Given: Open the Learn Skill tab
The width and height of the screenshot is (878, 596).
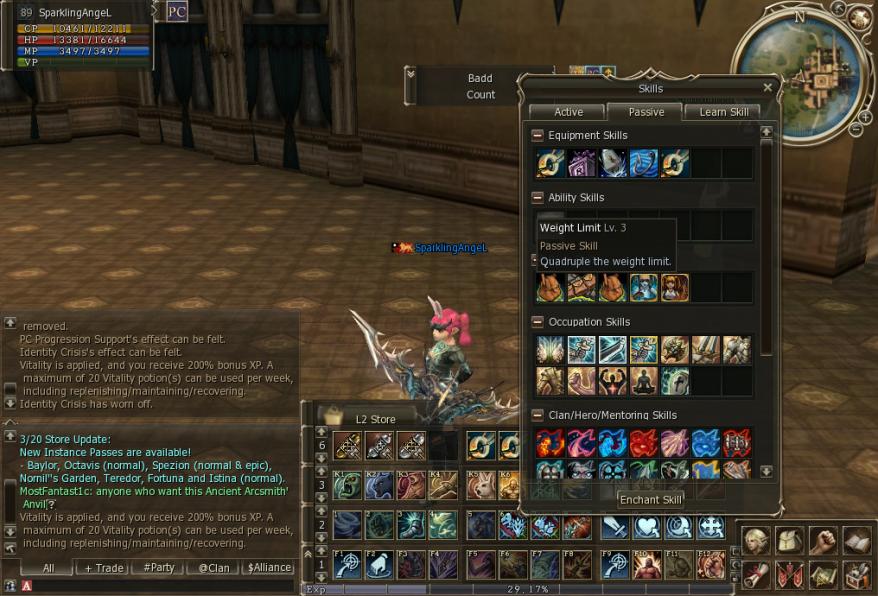Looking at the screenshot, I should pos(724,112).
